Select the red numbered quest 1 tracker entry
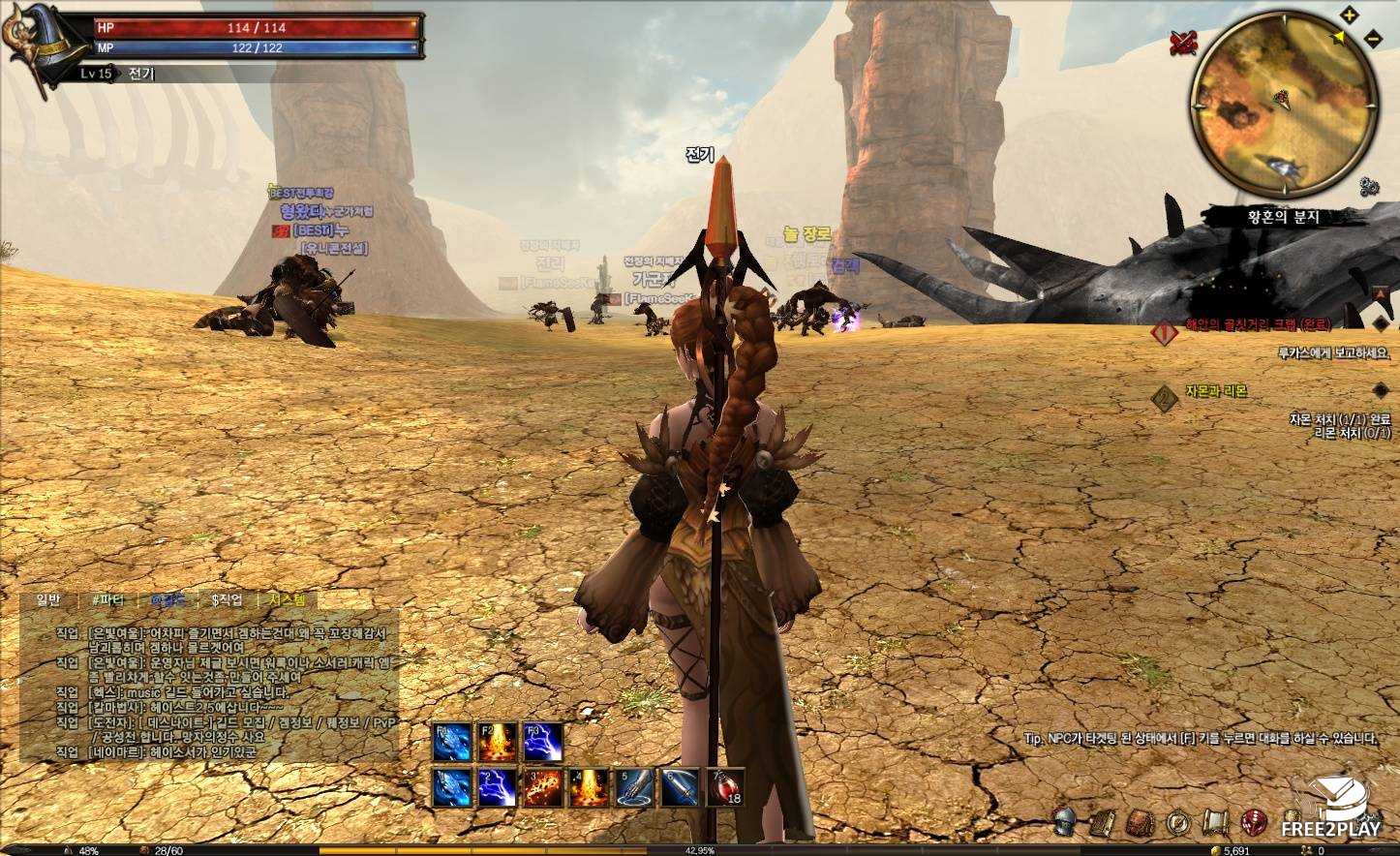Image resolution: width=1400 pixels, height=856 pixels. [1164, 332]
